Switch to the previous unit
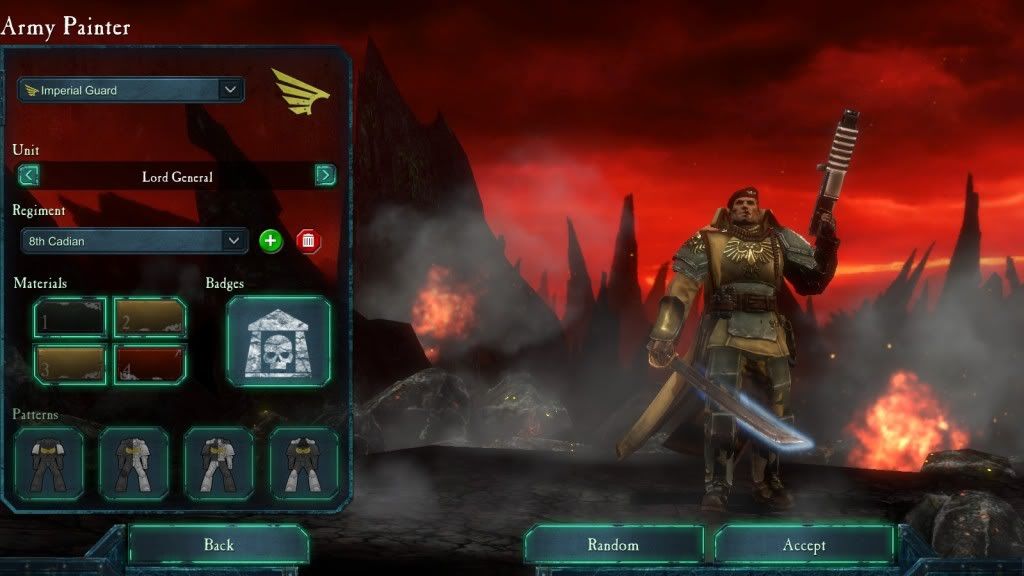This screenshot has height=576, width=1024. click(x=29, y=176)
